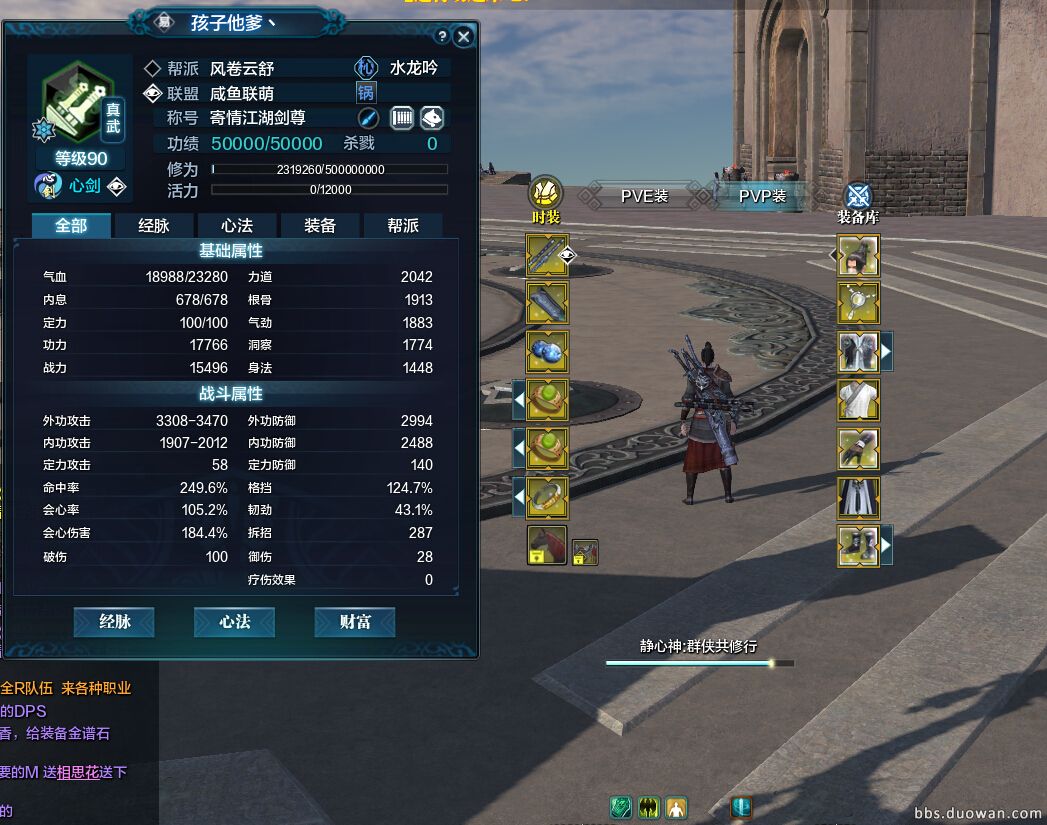Click the bat icon on the bottom bar
Screen dimensions: 1047x825
(649, 807)
